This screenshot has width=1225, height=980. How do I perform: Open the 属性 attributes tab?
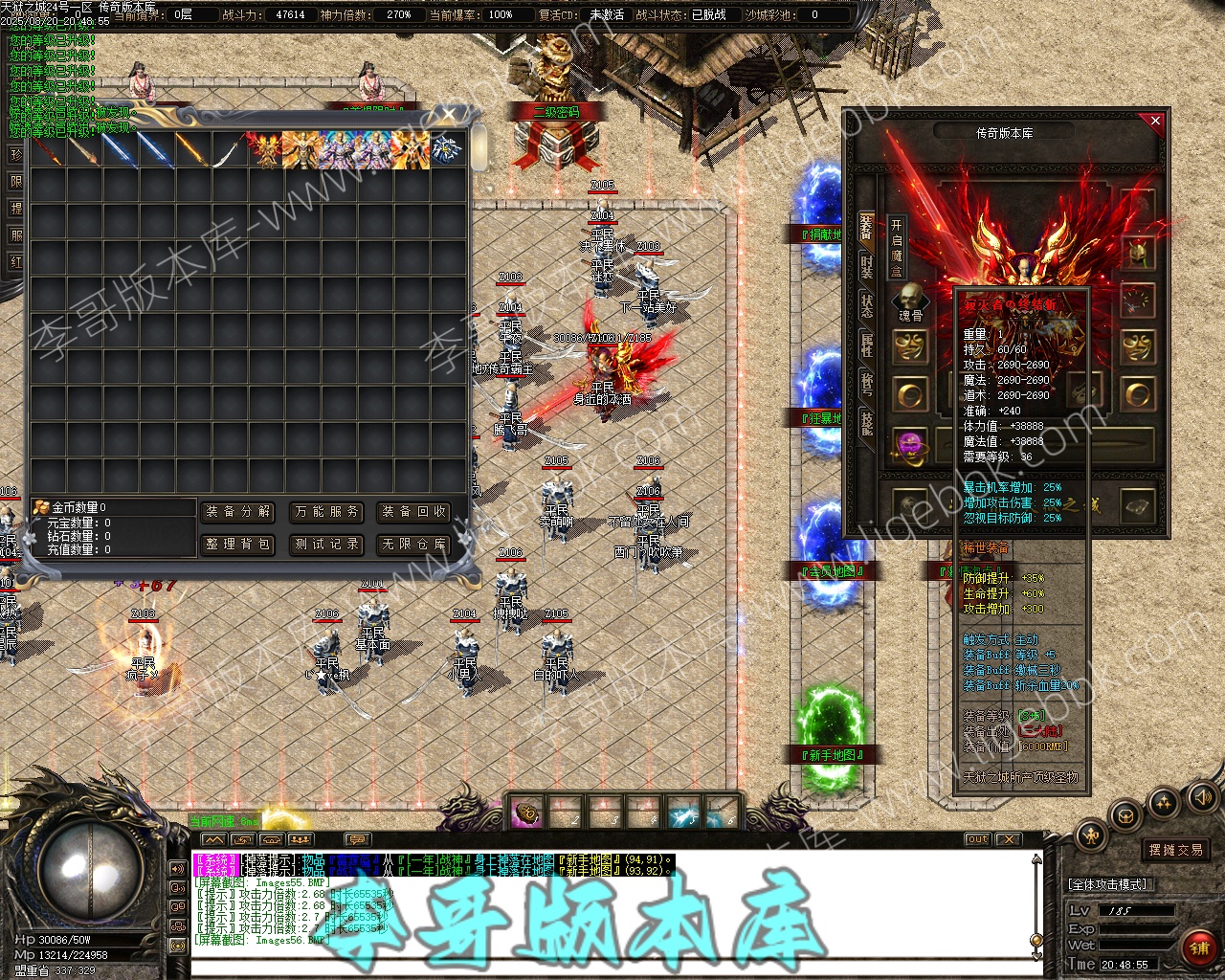point(866,345)
